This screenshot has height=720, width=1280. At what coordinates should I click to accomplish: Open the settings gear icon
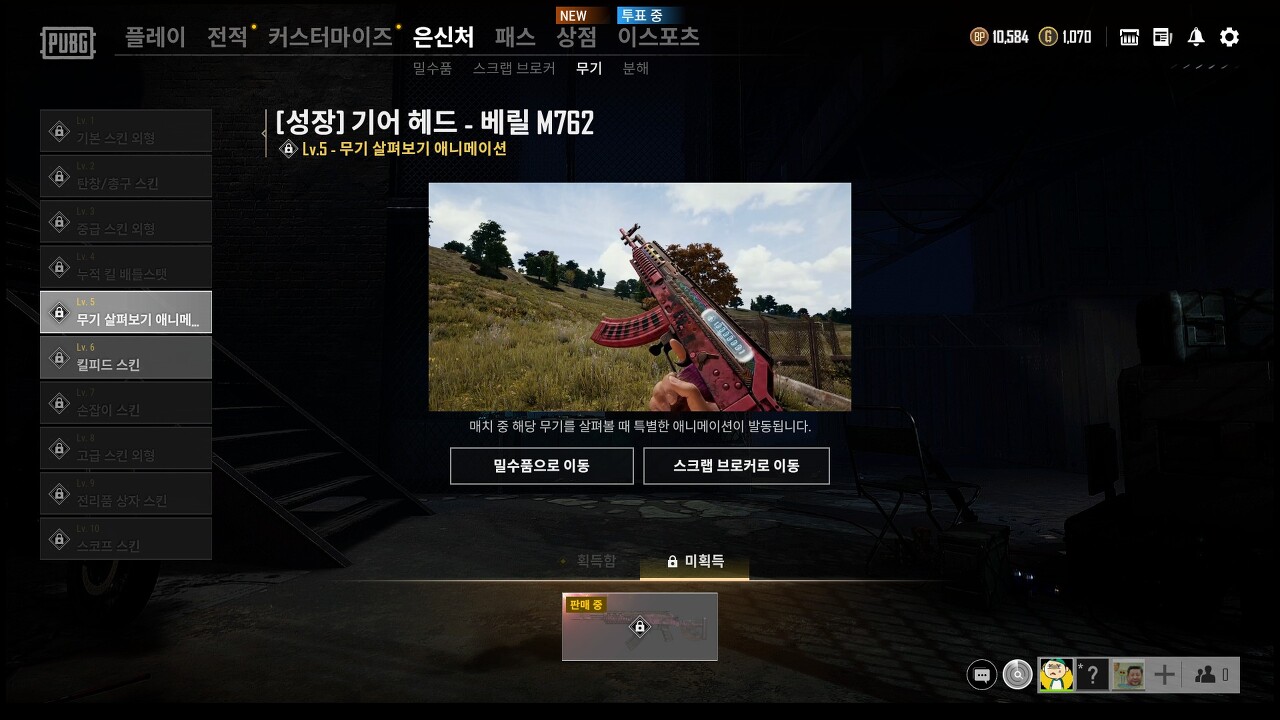[1228, 36]
